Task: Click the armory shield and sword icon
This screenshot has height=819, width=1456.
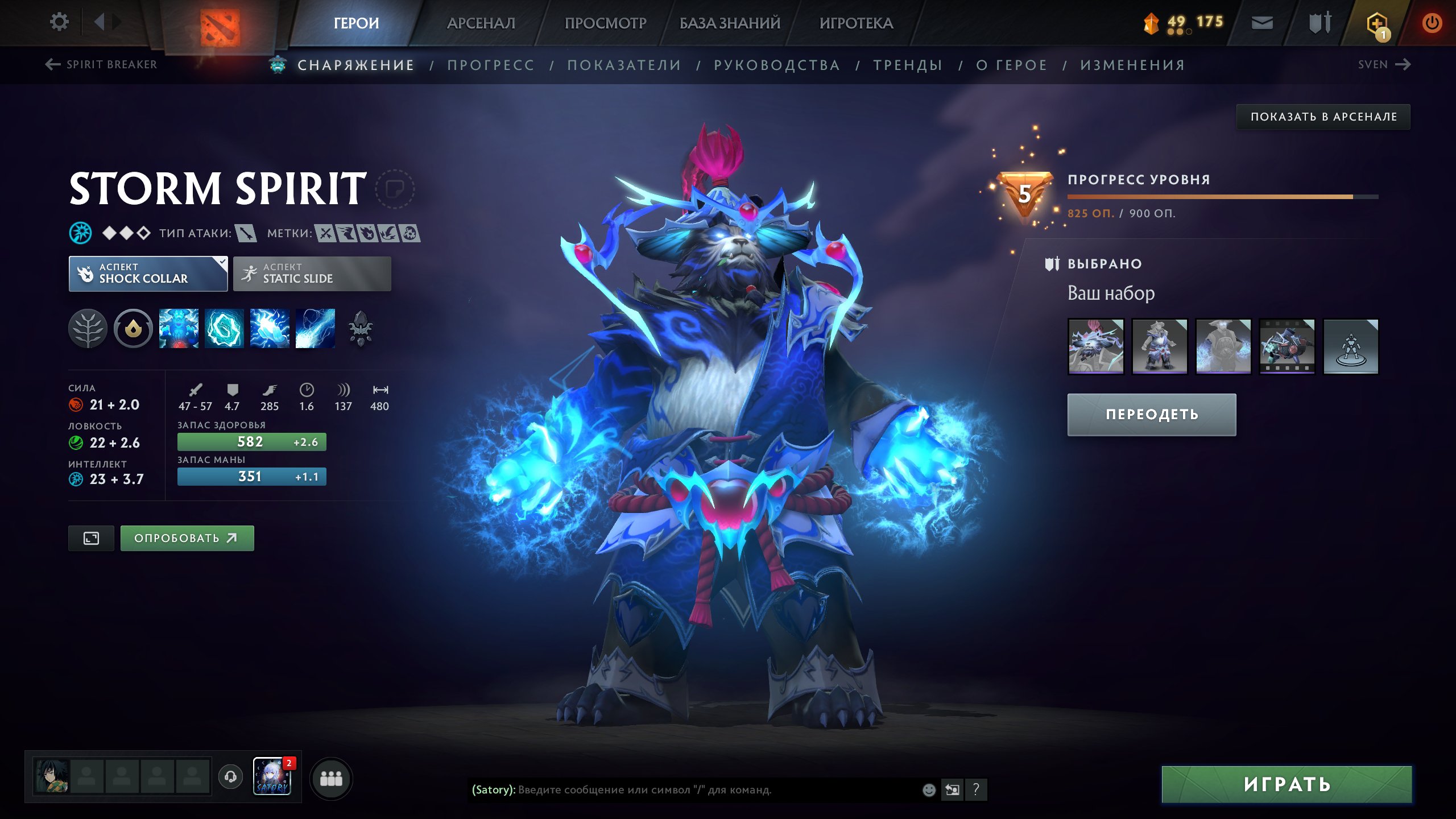Action: coord(1318,23)
